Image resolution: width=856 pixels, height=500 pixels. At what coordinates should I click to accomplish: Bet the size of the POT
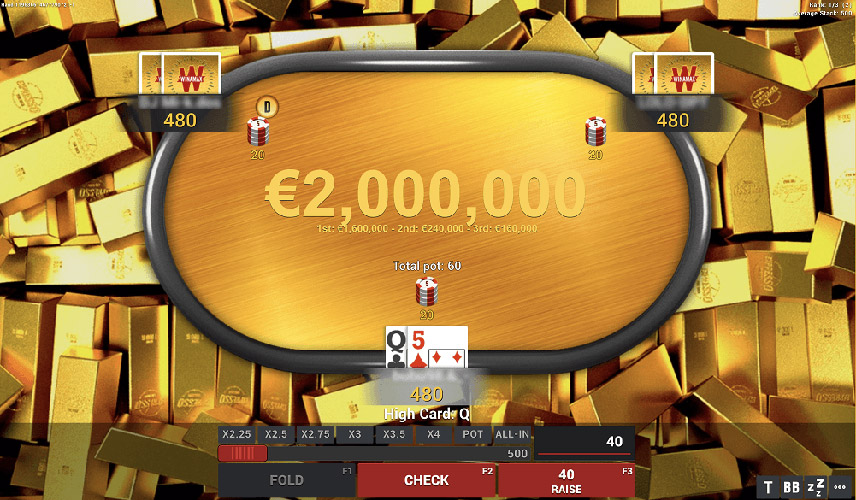[473, 435]
